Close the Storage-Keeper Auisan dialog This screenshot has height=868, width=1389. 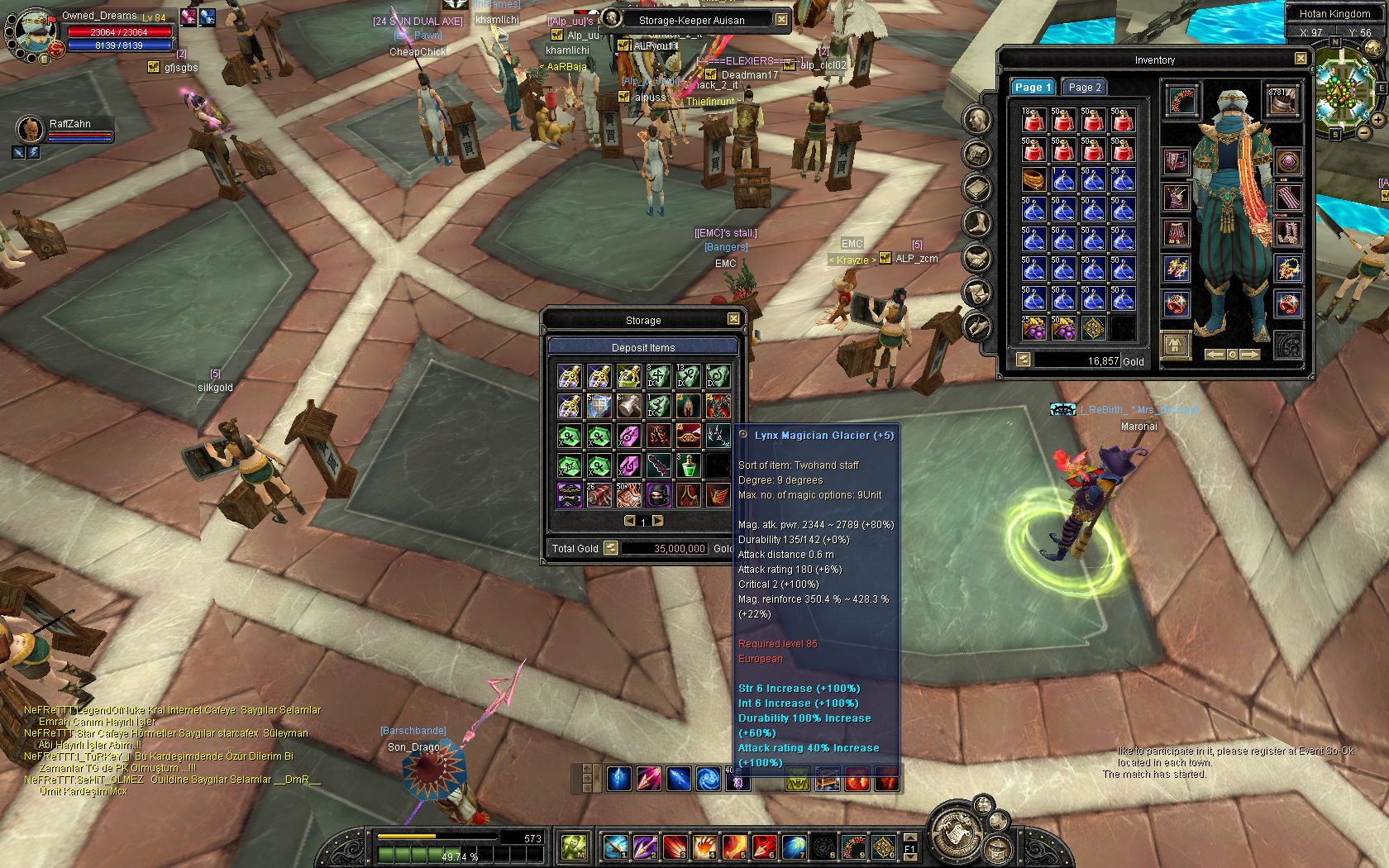(x=781, y=19)
